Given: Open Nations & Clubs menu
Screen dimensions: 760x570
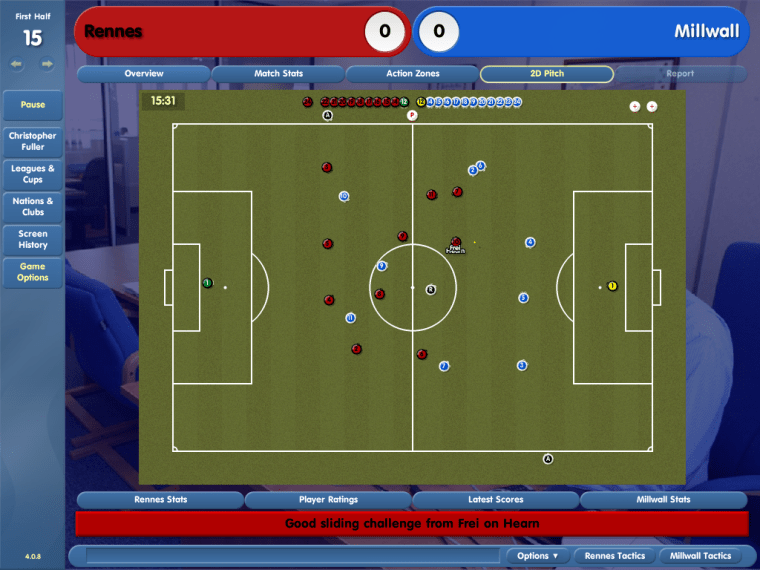Looking at the screenshot, I should click(x=33, y=206).
